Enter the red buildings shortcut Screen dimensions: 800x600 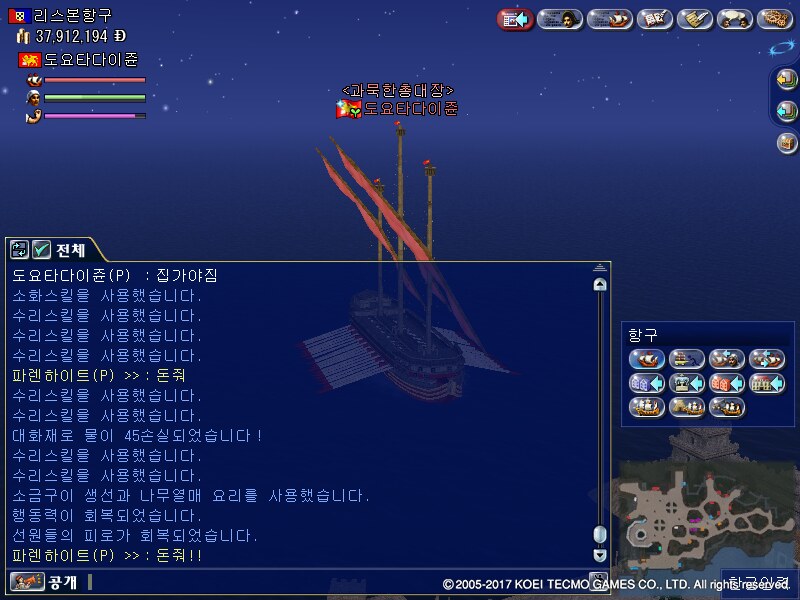click(x=727, y=383)
